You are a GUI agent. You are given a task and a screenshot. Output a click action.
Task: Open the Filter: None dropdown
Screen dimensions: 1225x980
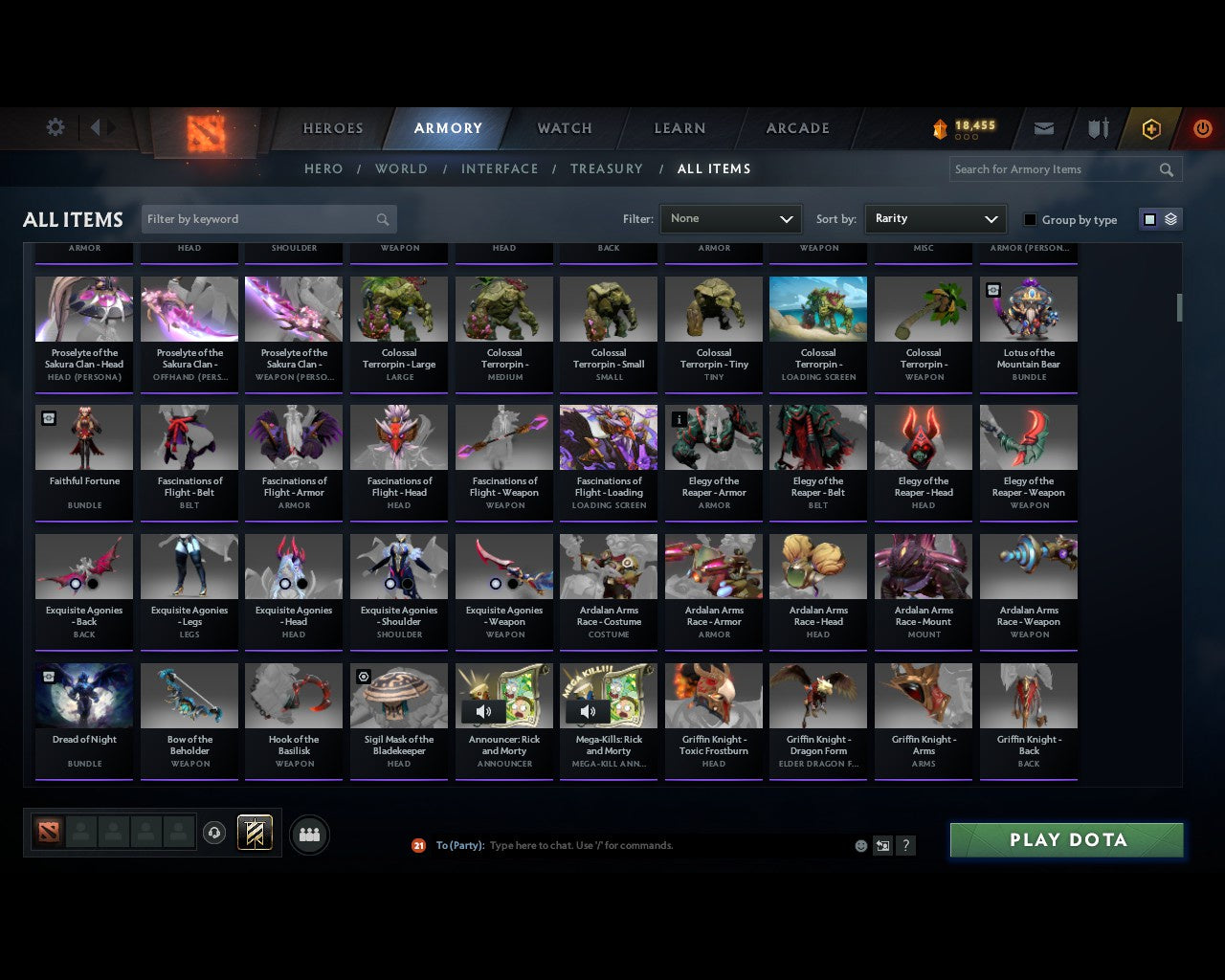point(730,218)
